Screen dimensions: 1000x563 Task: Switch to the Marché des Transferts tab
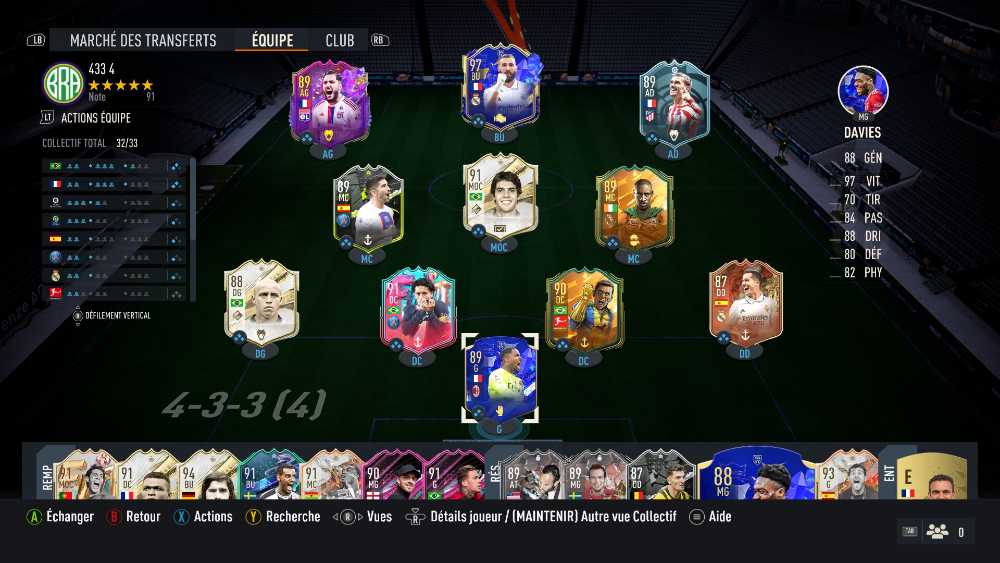click(143, 41)
